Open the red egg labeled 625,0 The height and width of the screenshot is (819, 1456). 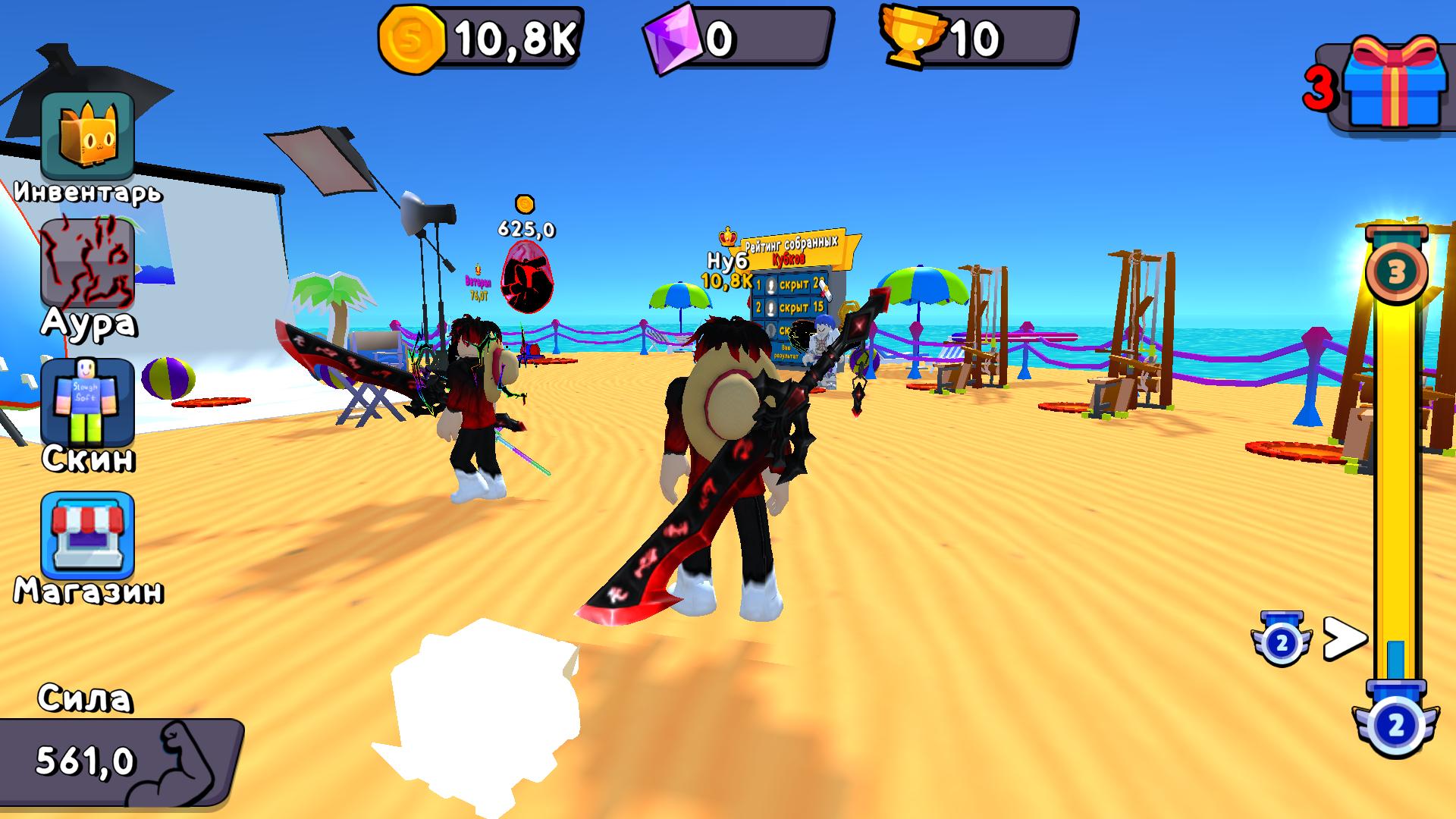[528, 277]
